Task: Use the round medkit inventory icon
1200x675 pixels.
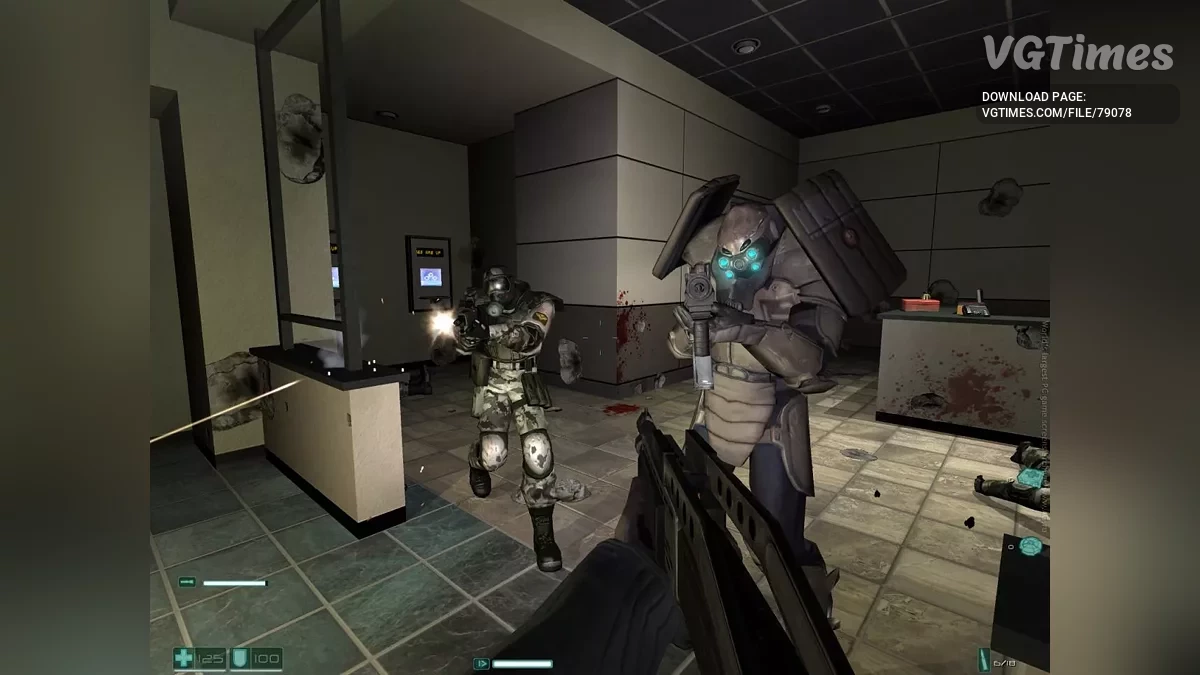Action: [x=1030, y=546]
